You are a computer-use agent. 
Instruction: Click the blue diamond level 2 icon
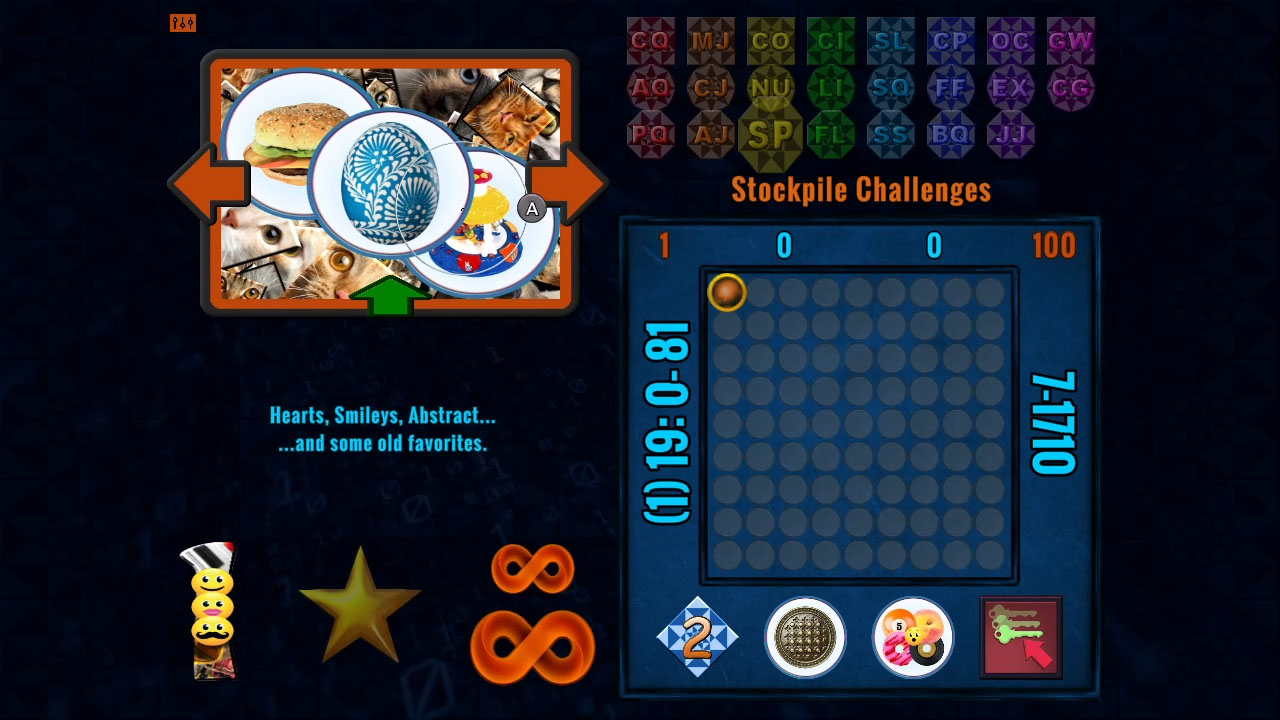[x=698, y=637]
